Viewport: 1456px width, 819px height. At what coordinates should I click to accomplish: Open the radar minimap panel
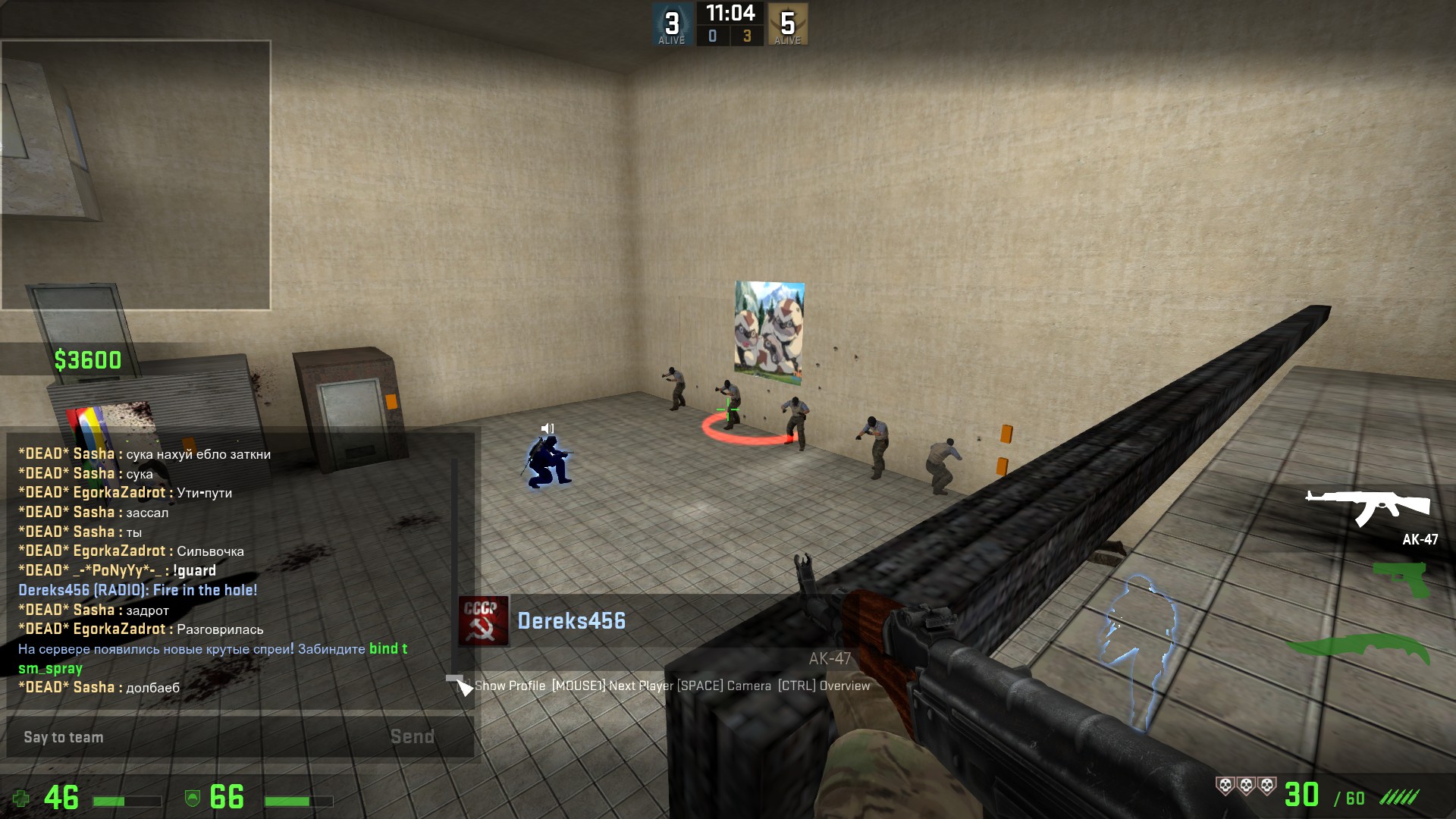(x=136, y=175)
